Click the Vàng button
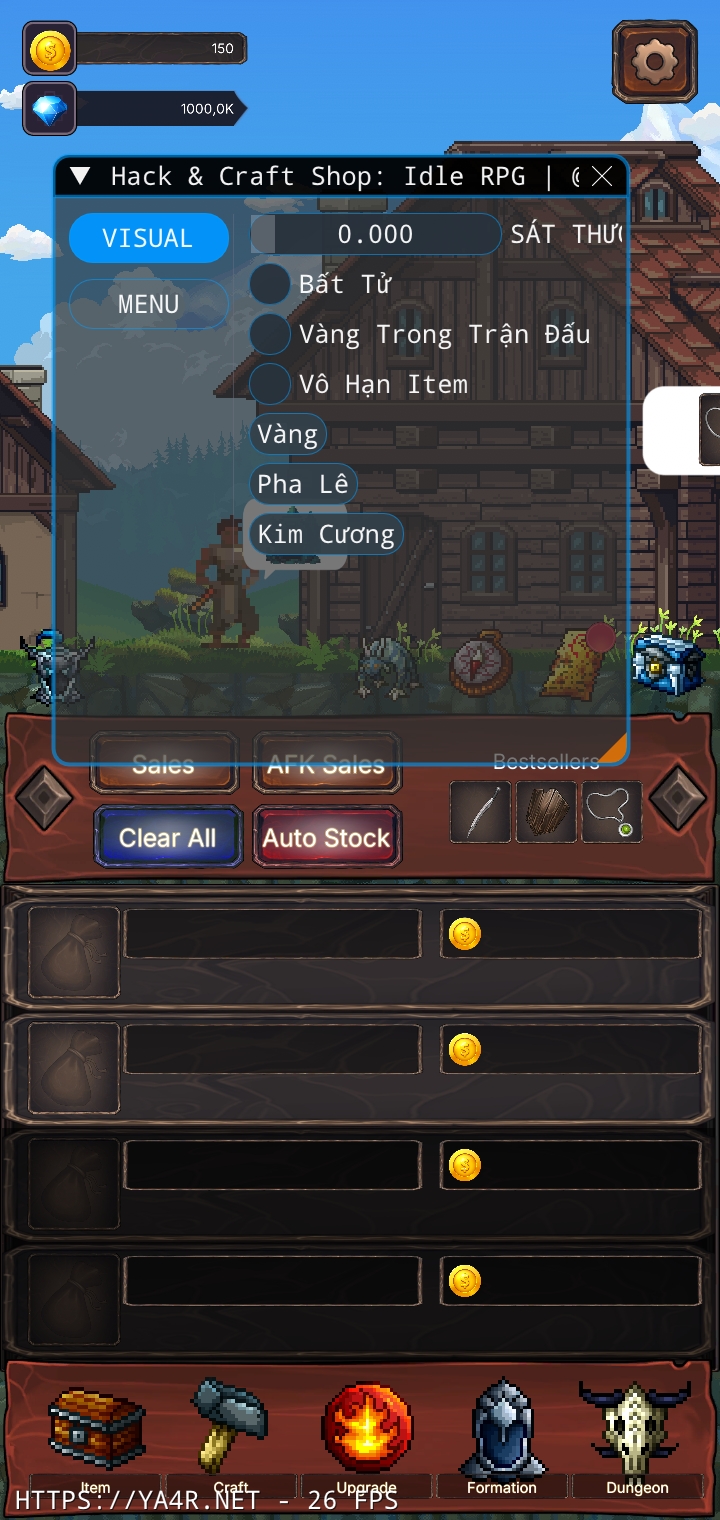The image size is (720, 1520). tap(287, 434)
